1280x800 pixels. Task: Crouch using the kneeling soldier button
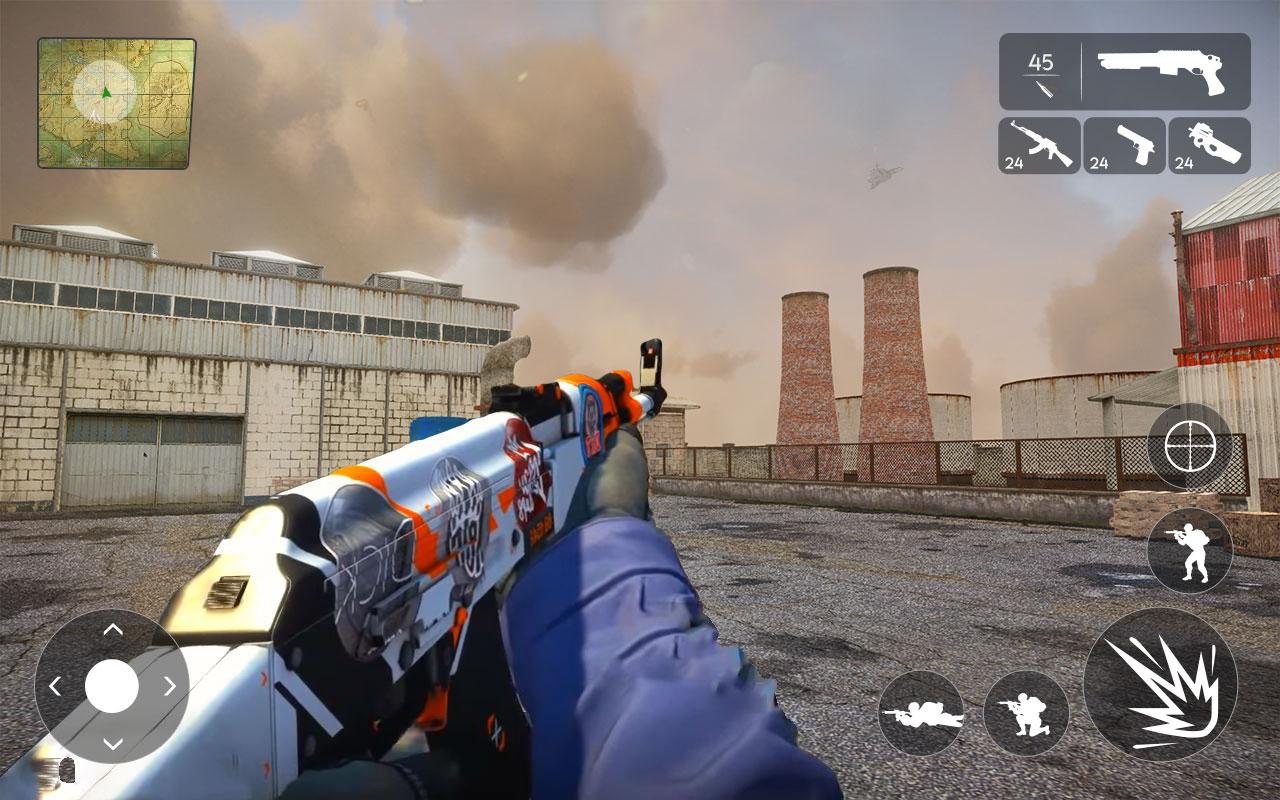click(1026, 713)
